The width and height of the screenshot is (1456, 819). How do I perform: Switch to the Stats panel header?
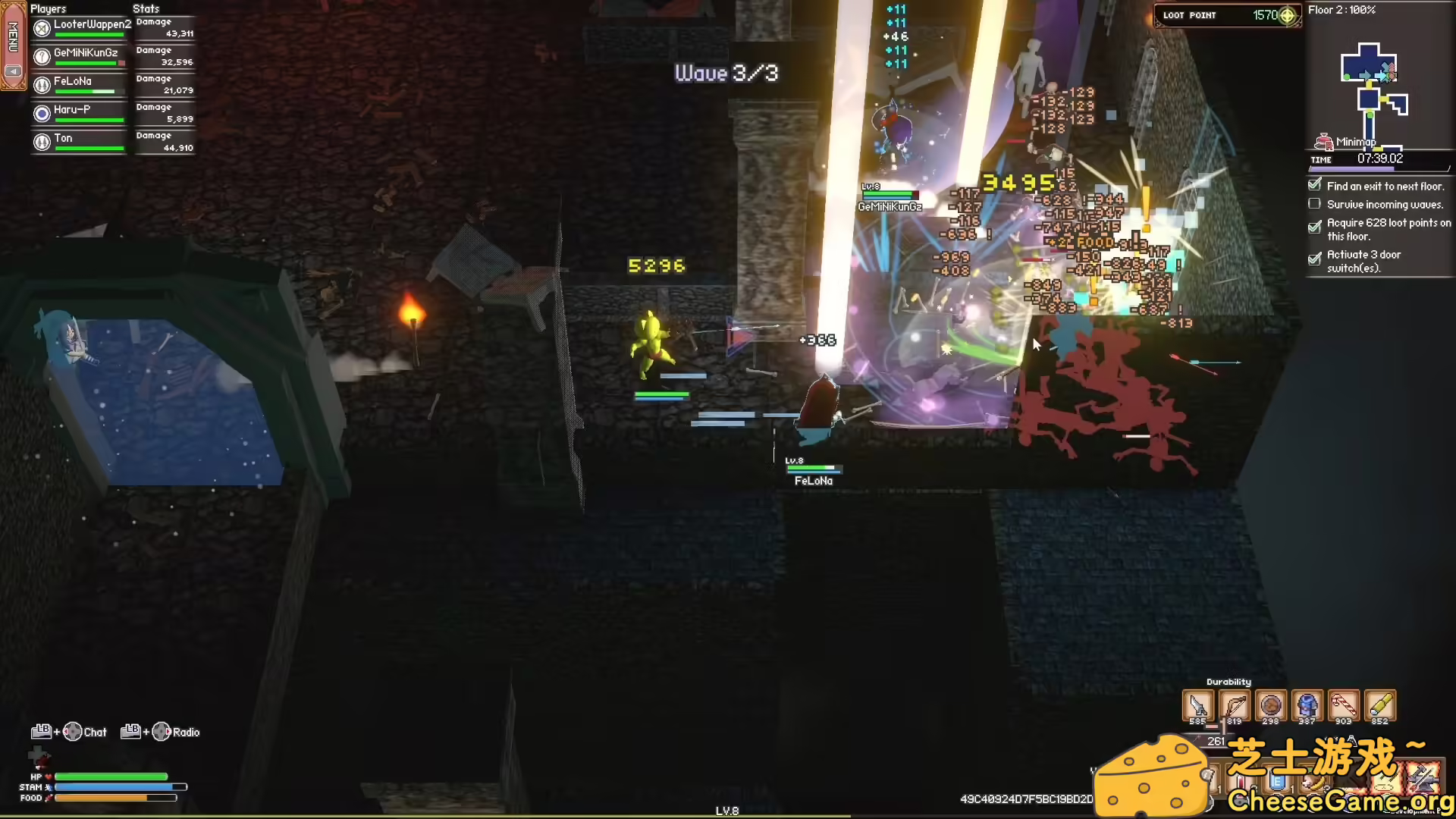coord(145,8)
